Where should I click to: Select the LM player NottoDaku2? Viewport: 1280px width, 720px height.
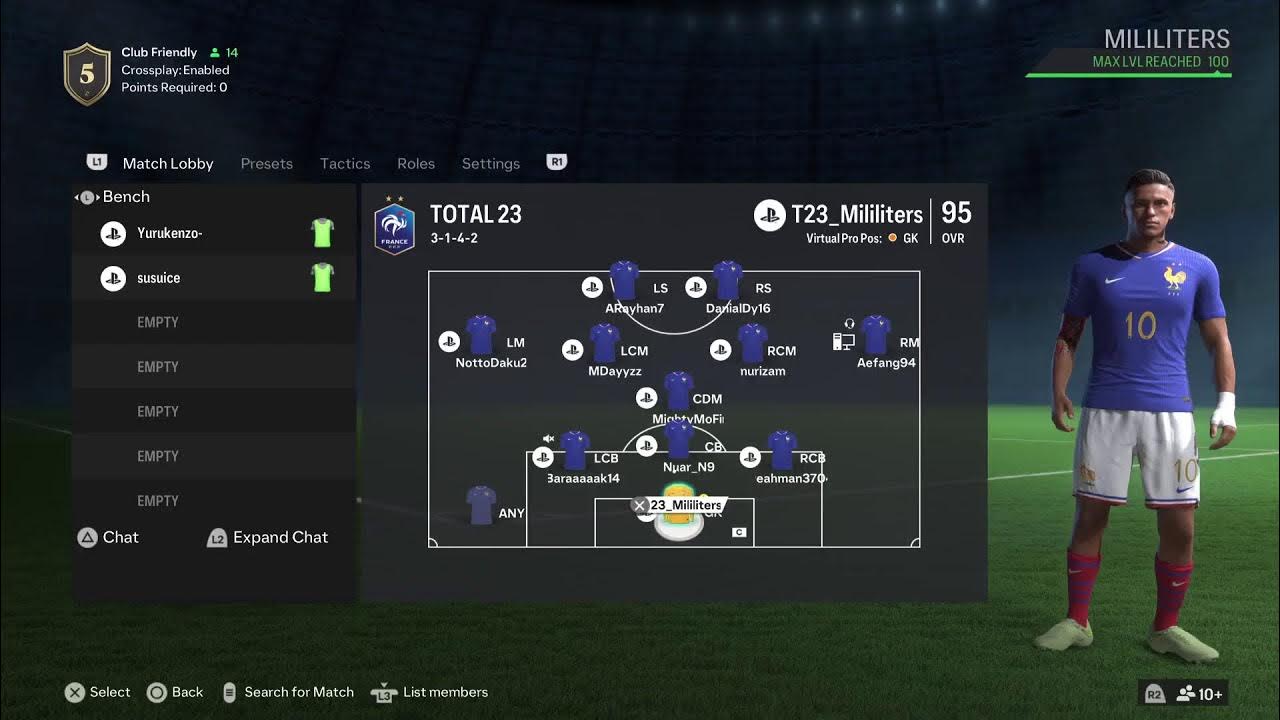(x=481, y=337)
